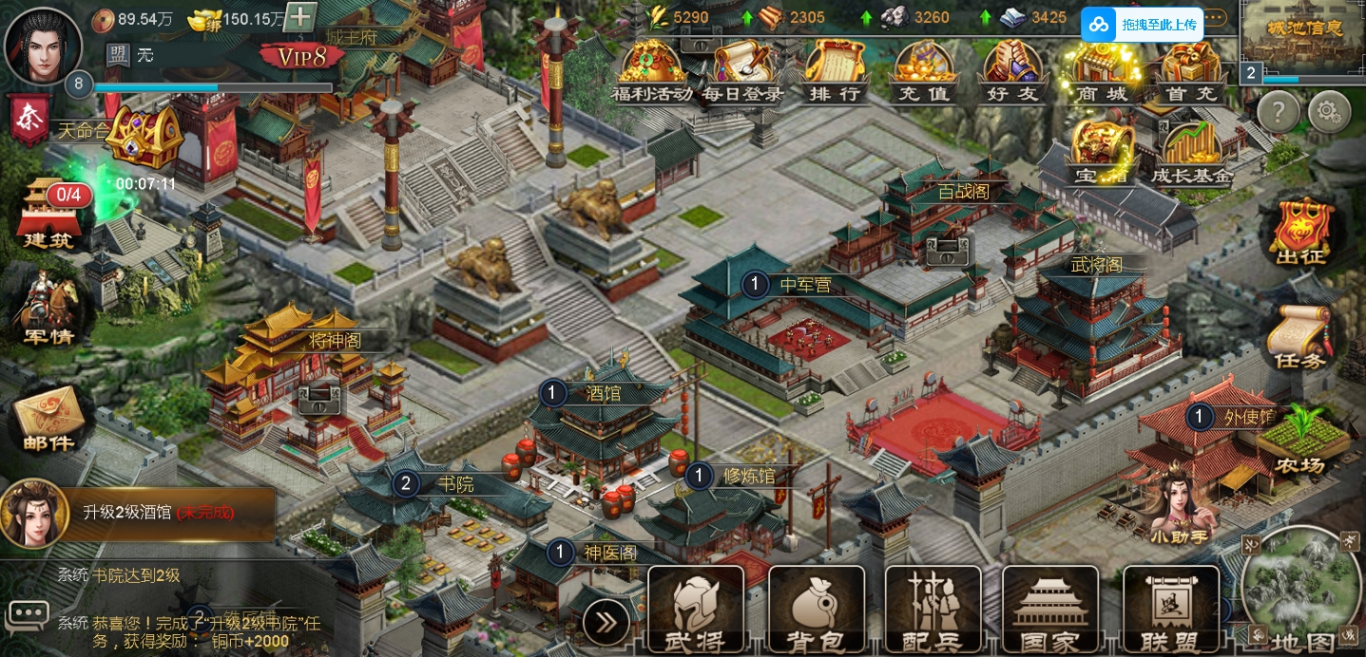Select the 配兵 troop assignment button

click(933, 610)
